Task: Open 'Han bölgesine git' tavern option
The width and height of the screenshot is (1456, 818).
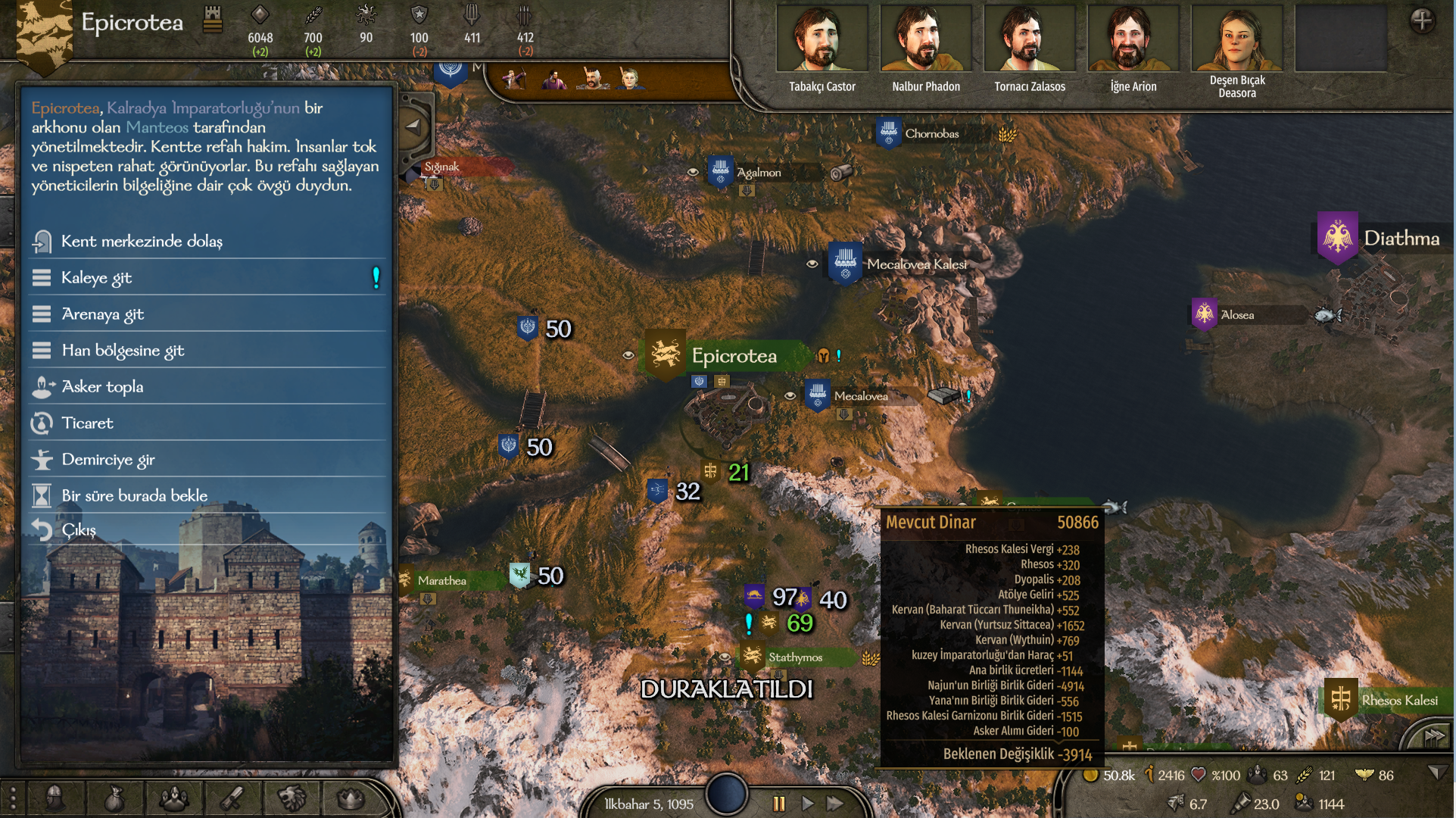Action: tap(123, 351)
